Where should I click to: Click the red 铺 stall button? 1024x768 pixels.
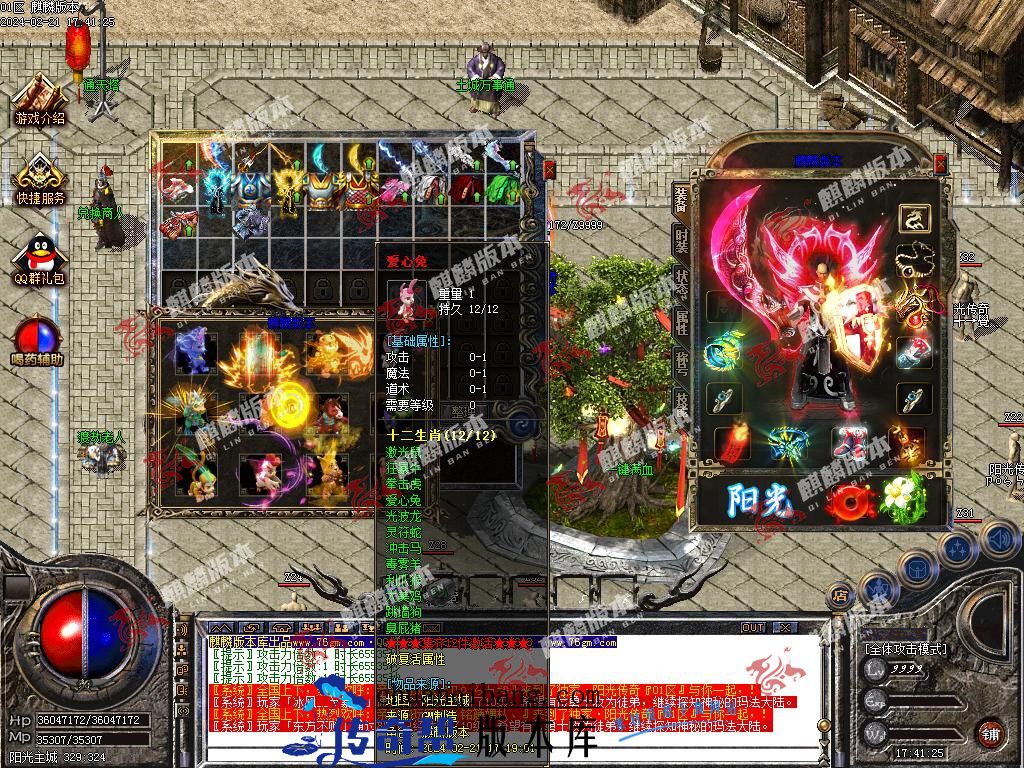tap(989, 733)
